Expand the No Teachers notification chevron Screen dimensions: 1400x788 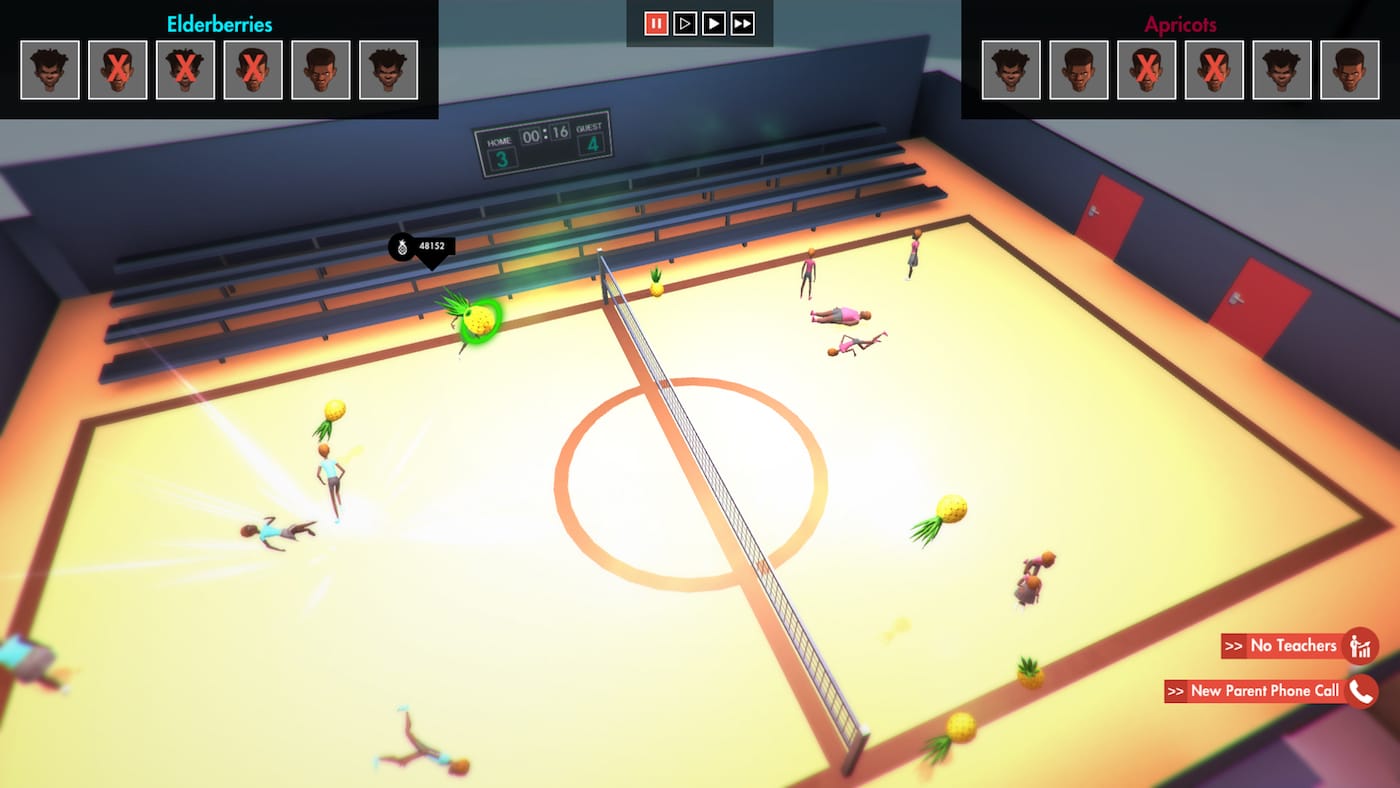point(1232,645)
